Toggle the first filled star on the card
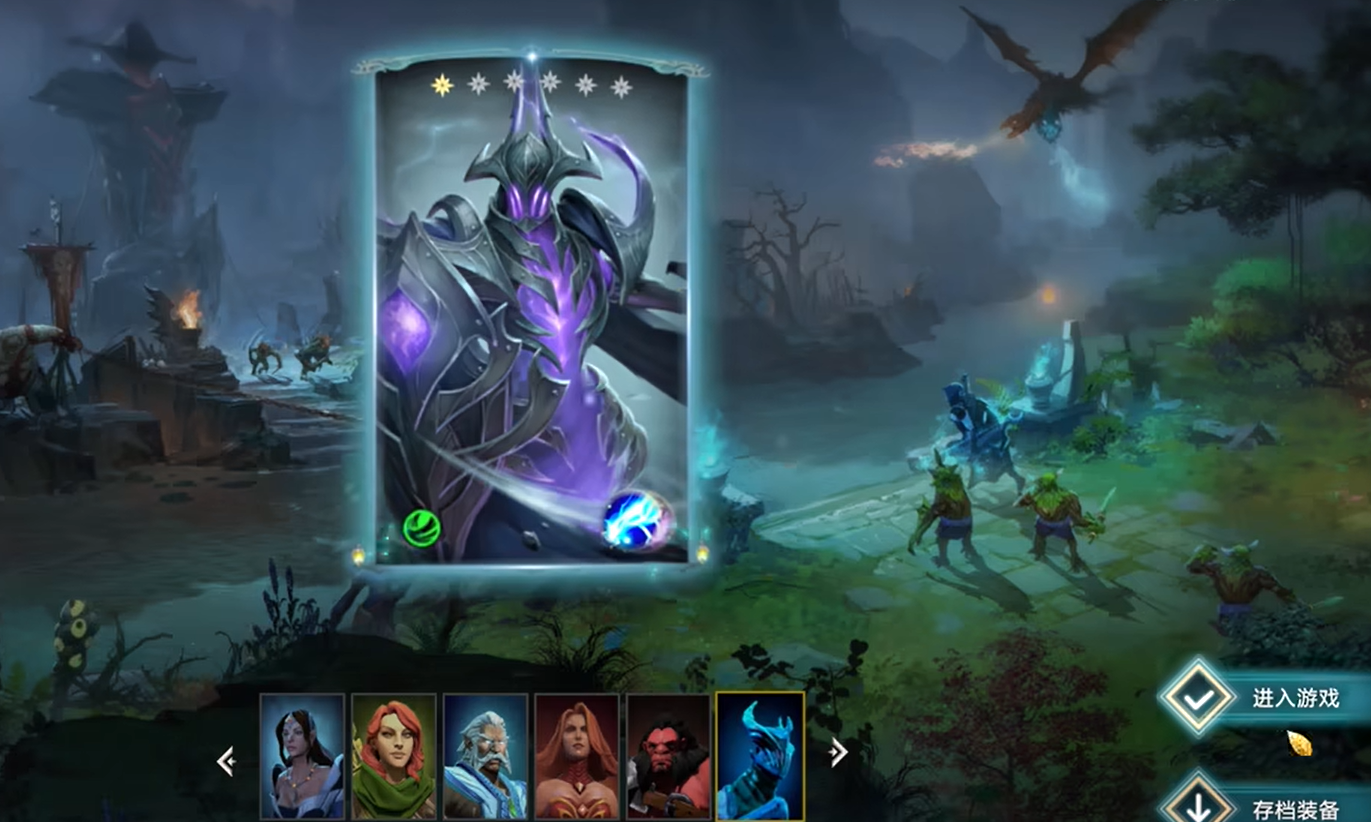 441,87
